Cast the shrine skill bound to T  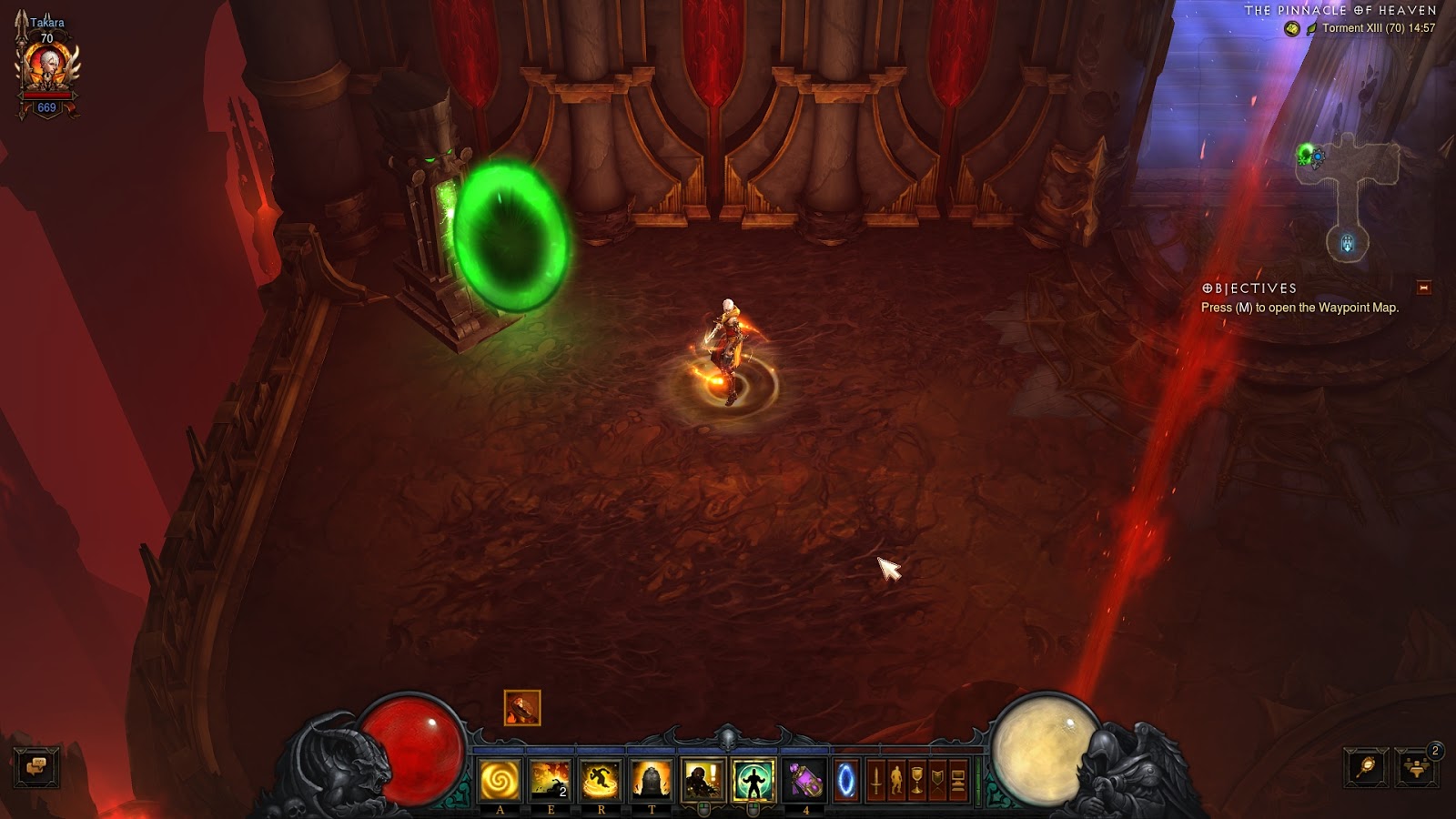(x=652, y=781)
